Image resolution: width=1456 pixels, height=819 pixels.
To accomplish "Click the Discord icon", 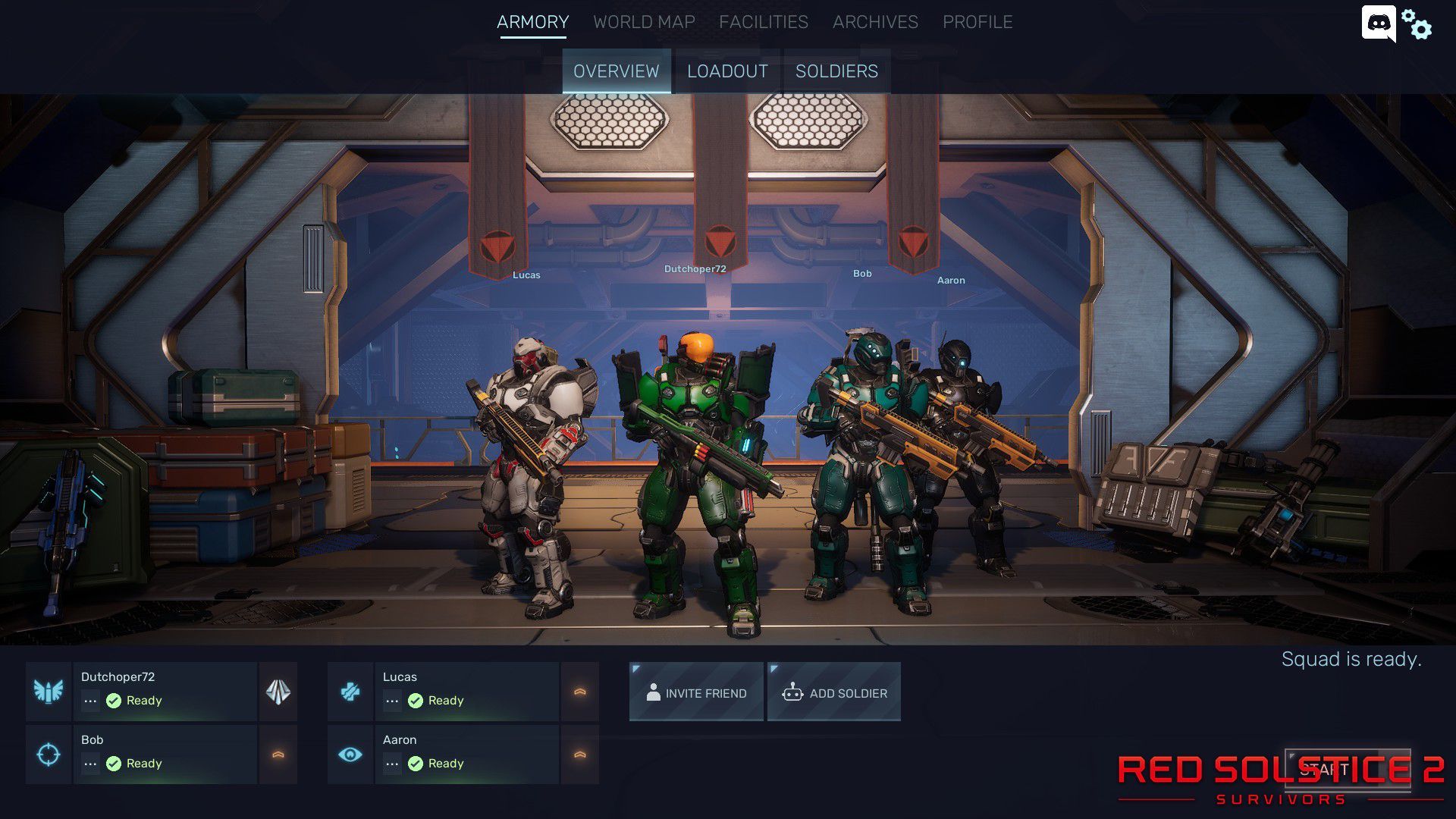I will pos(1378,24).
